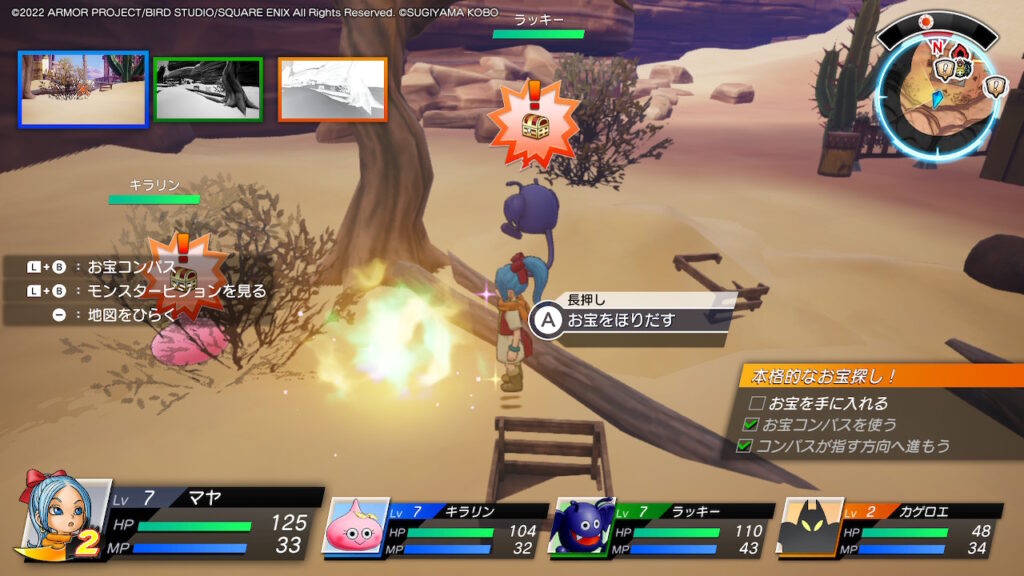Select the お宝コンパス hint row
The width and height of the screenshot is (1024, 576).
tap(131, 267)
